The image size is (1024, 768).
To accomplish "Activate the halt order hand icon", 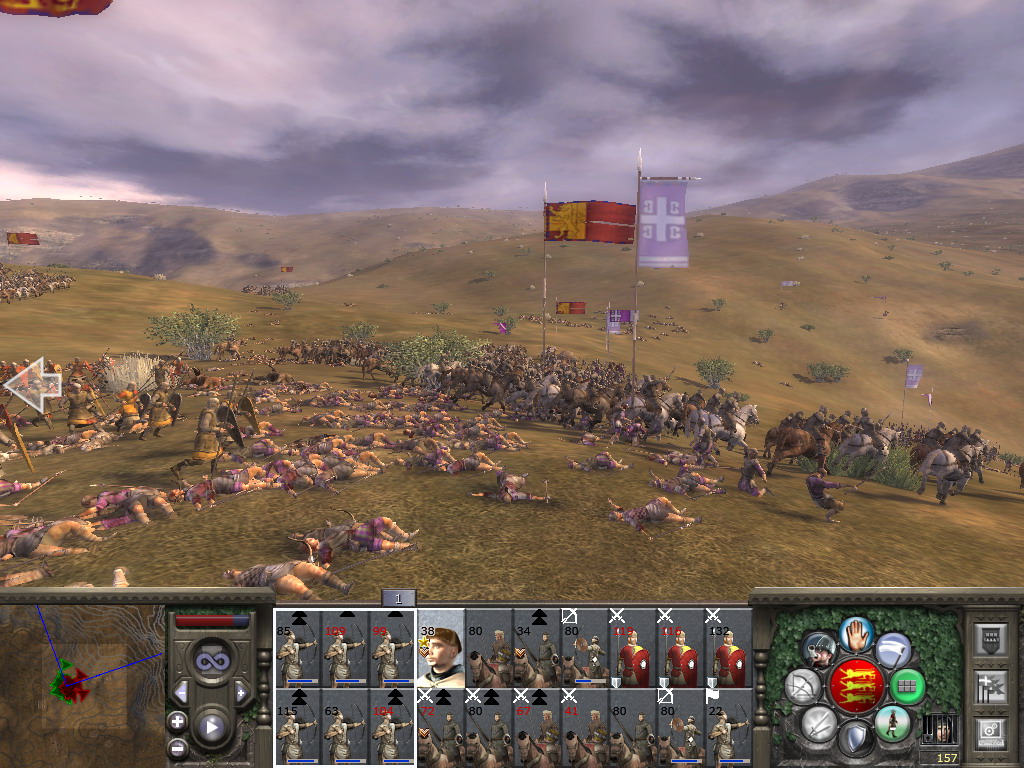I will (x=856, y=633).
